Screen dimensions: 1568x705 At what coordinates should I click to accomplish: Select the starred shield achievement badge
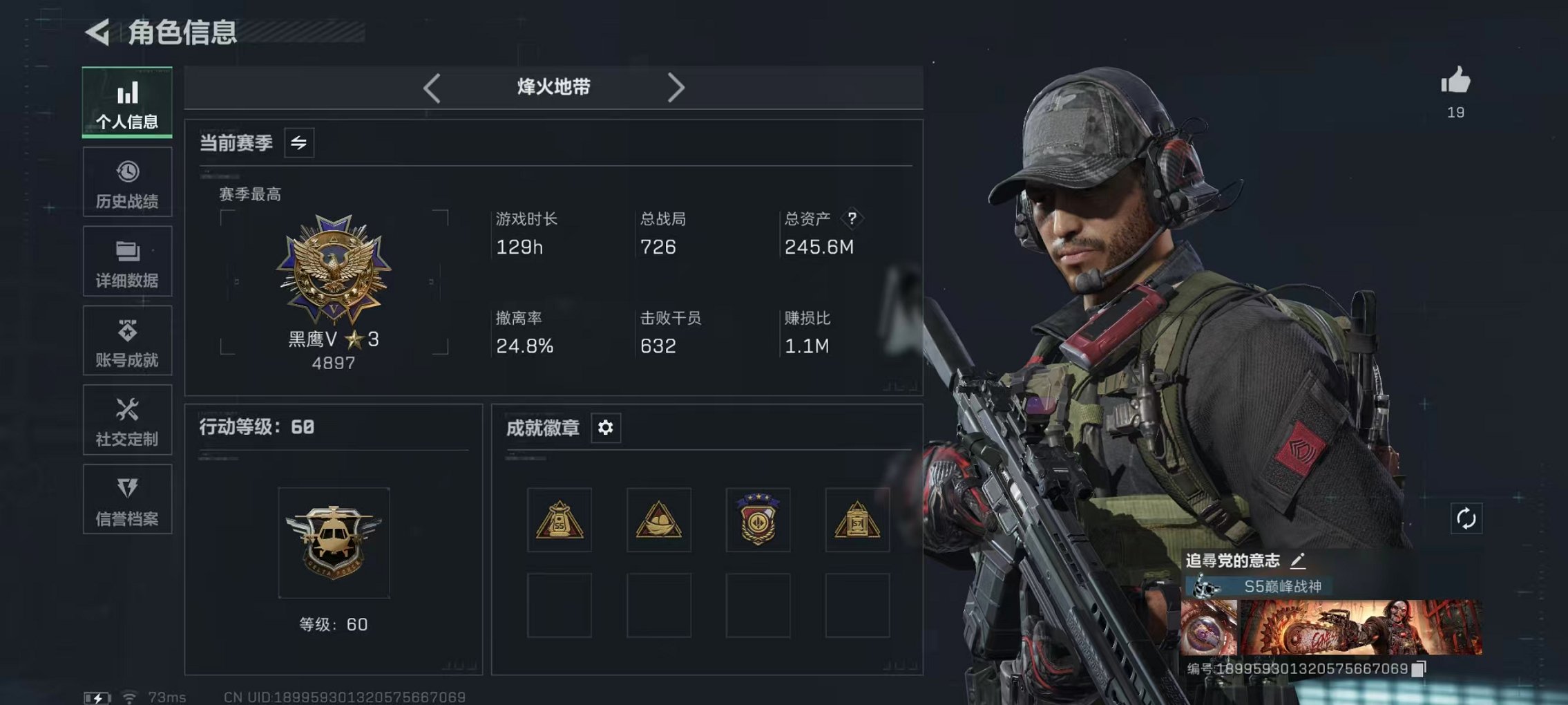758,519
